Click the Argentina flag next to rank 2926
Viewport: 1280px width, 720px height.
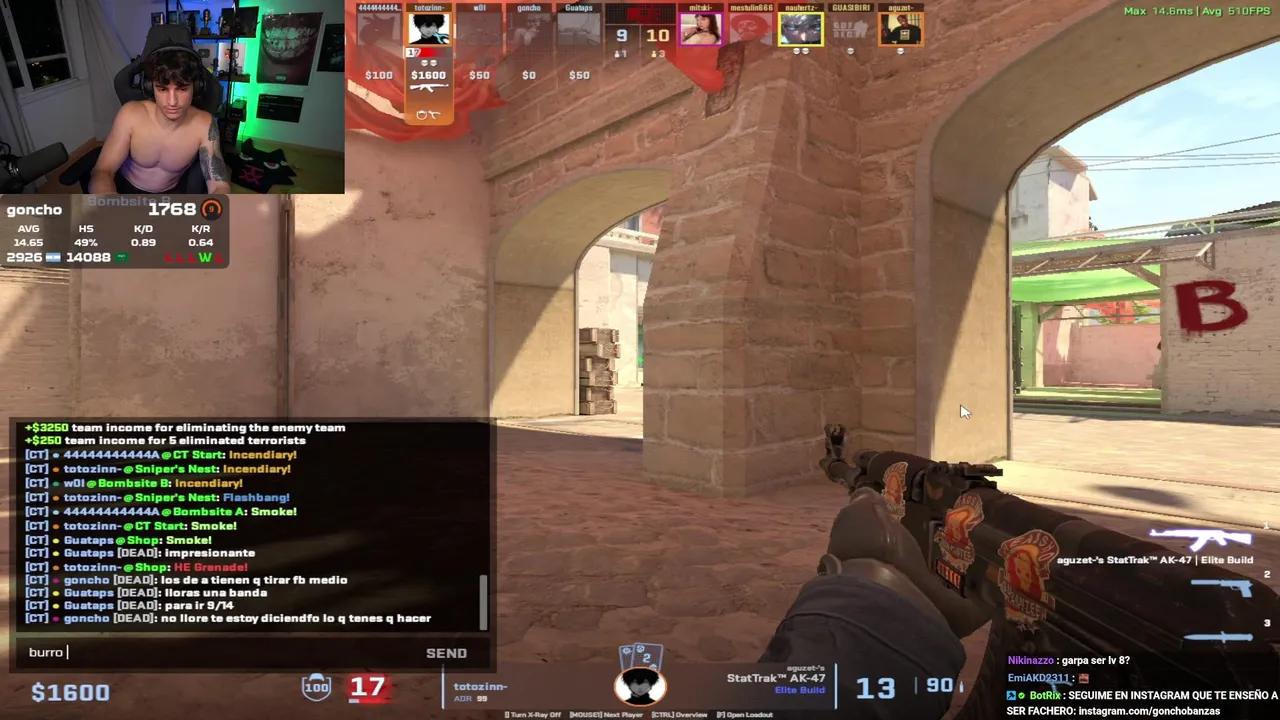point(53,257)
